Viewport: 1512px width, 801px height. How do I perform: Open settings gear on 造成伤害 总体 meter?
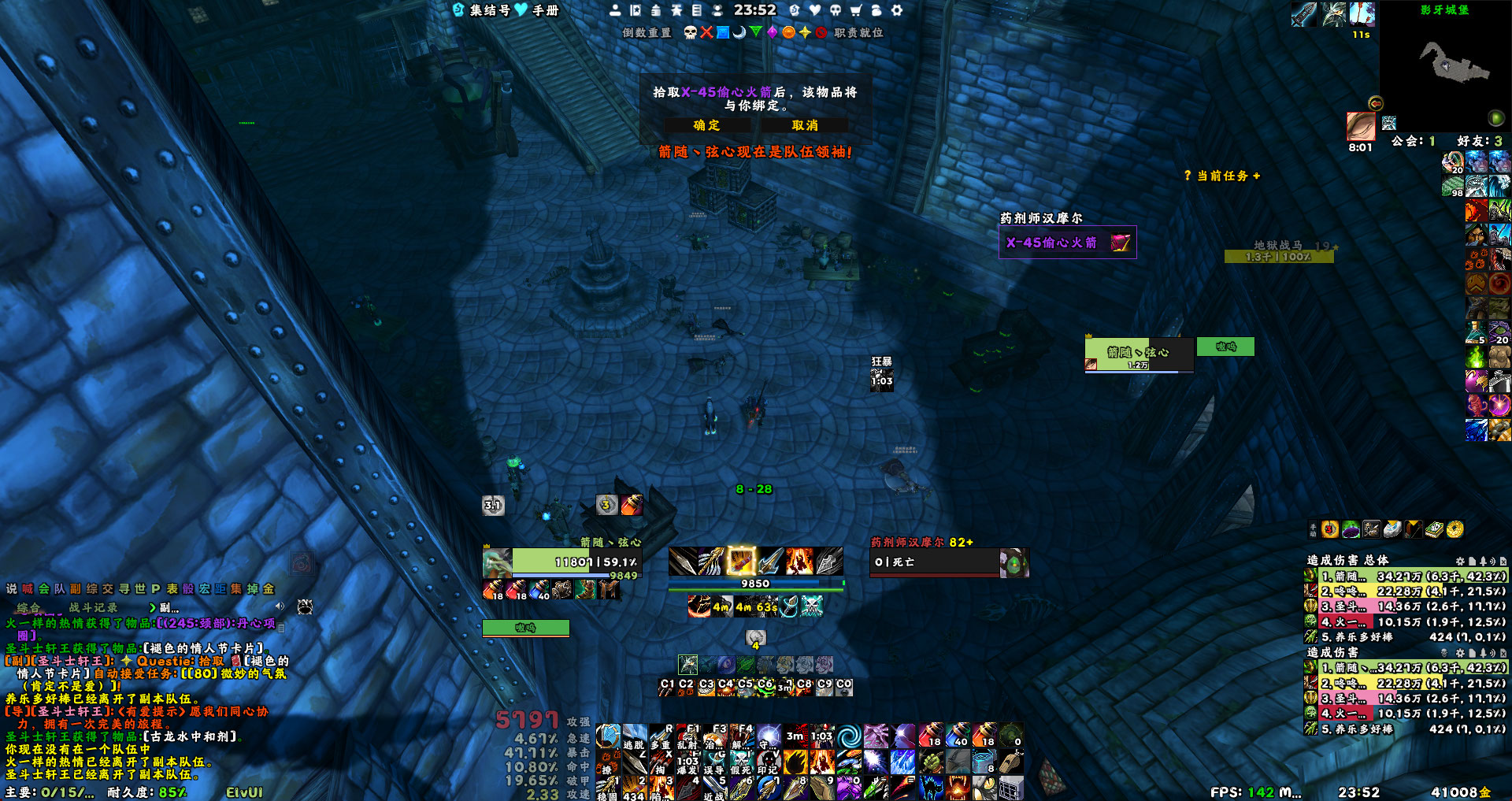click(x=1460, y=561)
